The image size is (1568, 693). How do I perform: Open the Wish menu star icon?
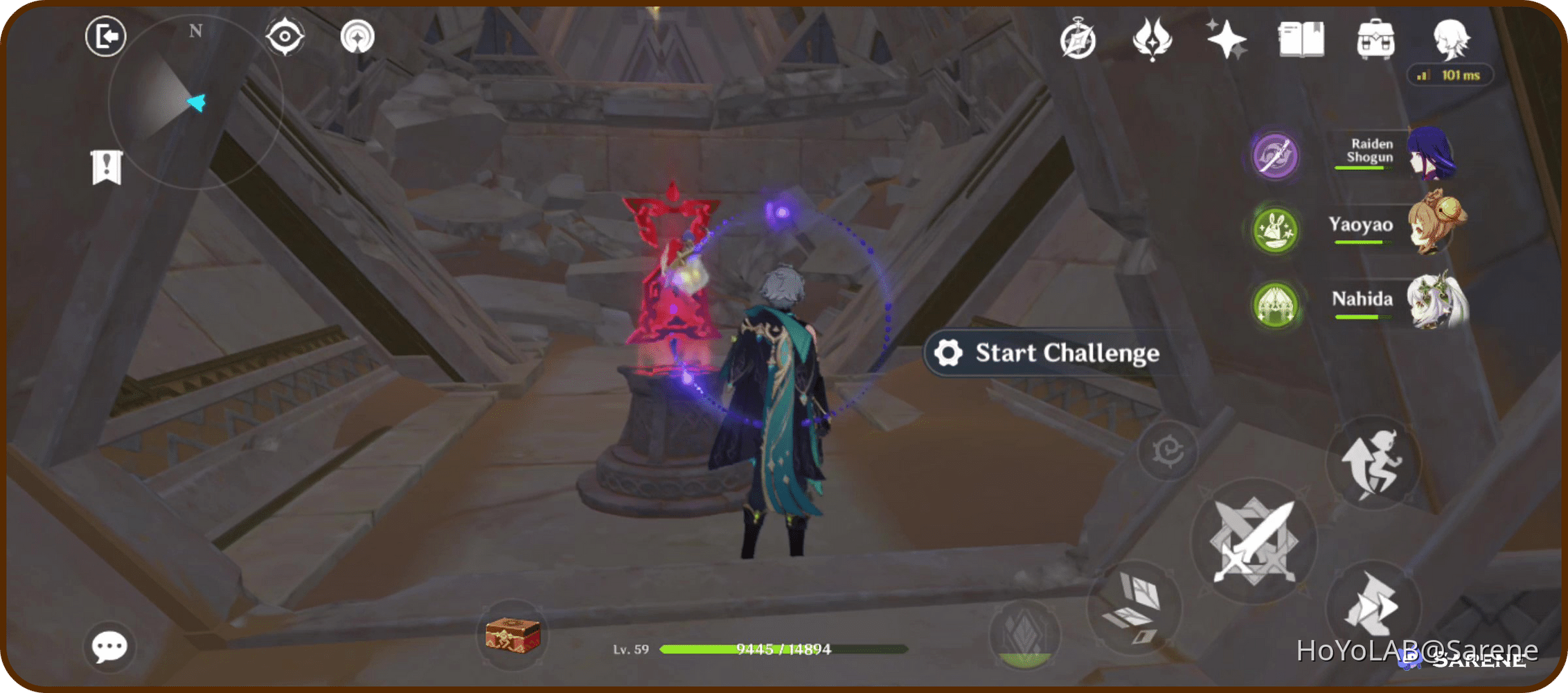[x=1226, y=40]
